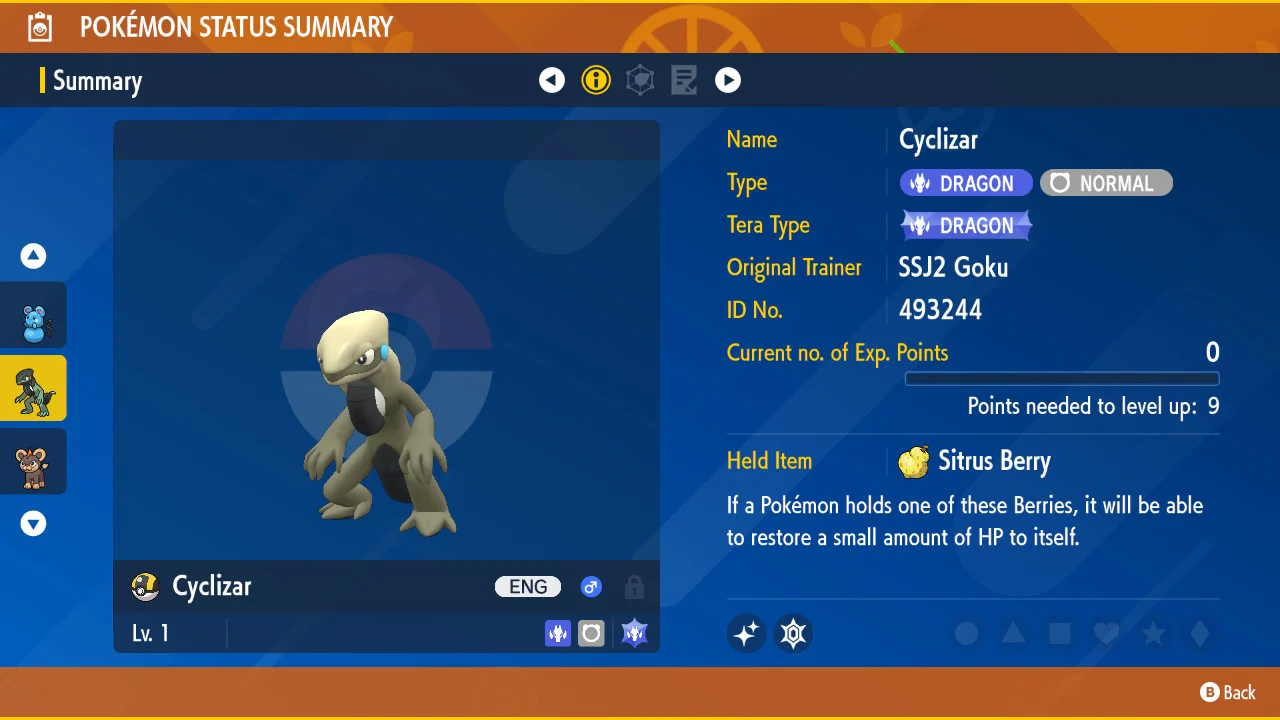This screenshot has height=720, width=1280.
Task: Click the starburst ribbon mark icon
Action: click(x=794, y=633)
